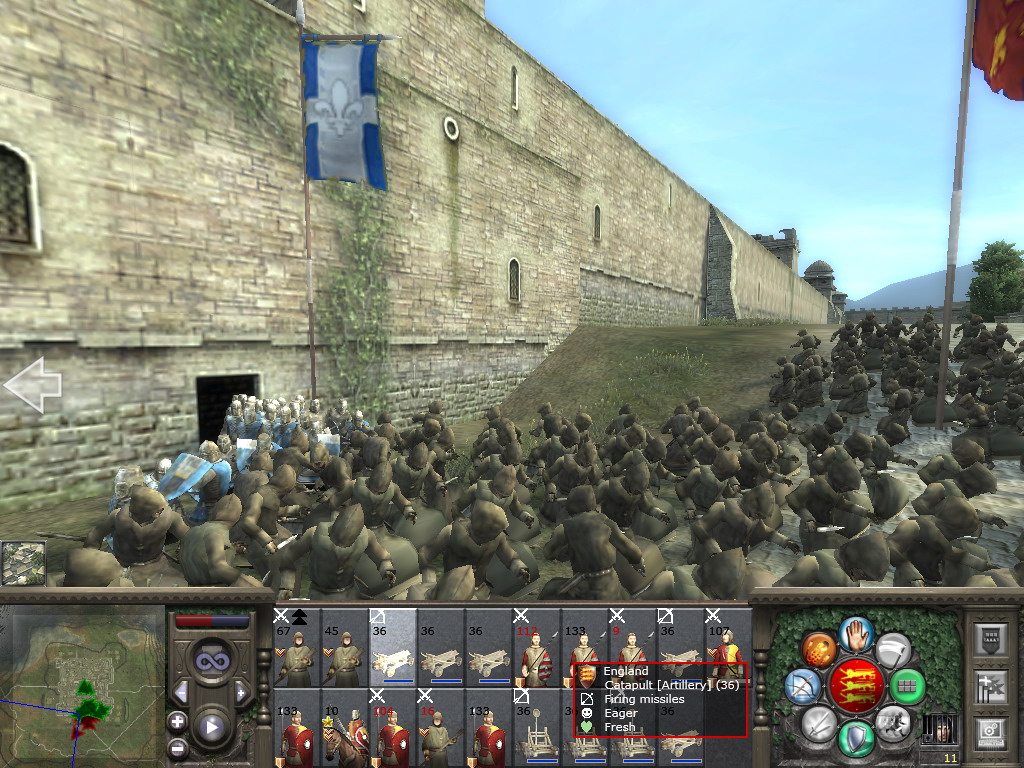Select the highlighted catapult unit card
The height and width of the screenshot is (768, 1024).
(392, 647)
